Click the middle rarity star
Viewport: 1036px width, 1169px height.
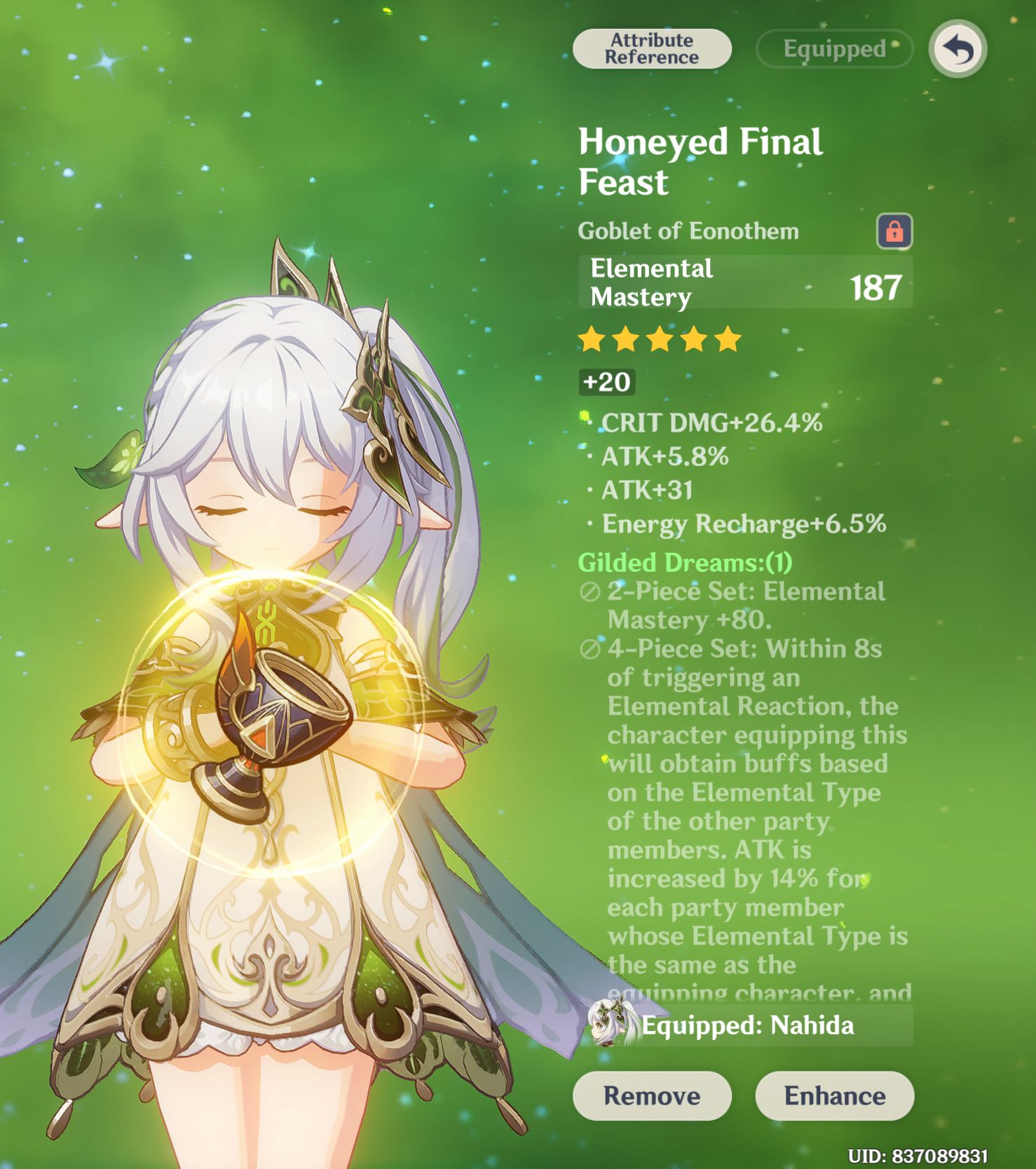[x=660, y=339]
